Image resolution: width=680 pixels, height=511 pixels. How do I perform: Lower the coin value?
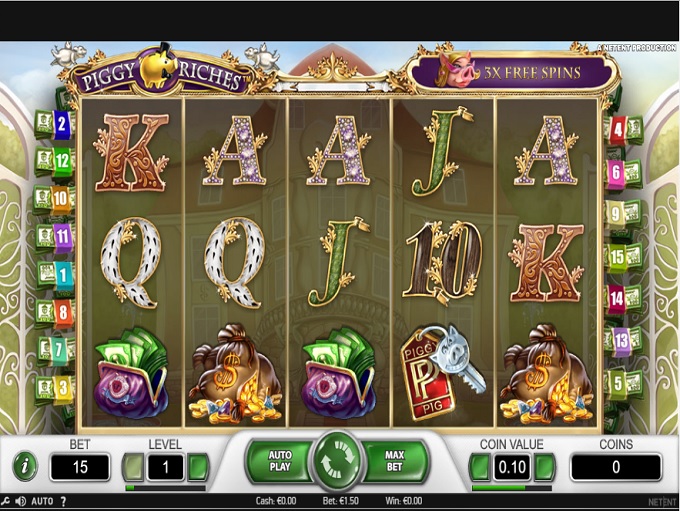tap(480, 466)
